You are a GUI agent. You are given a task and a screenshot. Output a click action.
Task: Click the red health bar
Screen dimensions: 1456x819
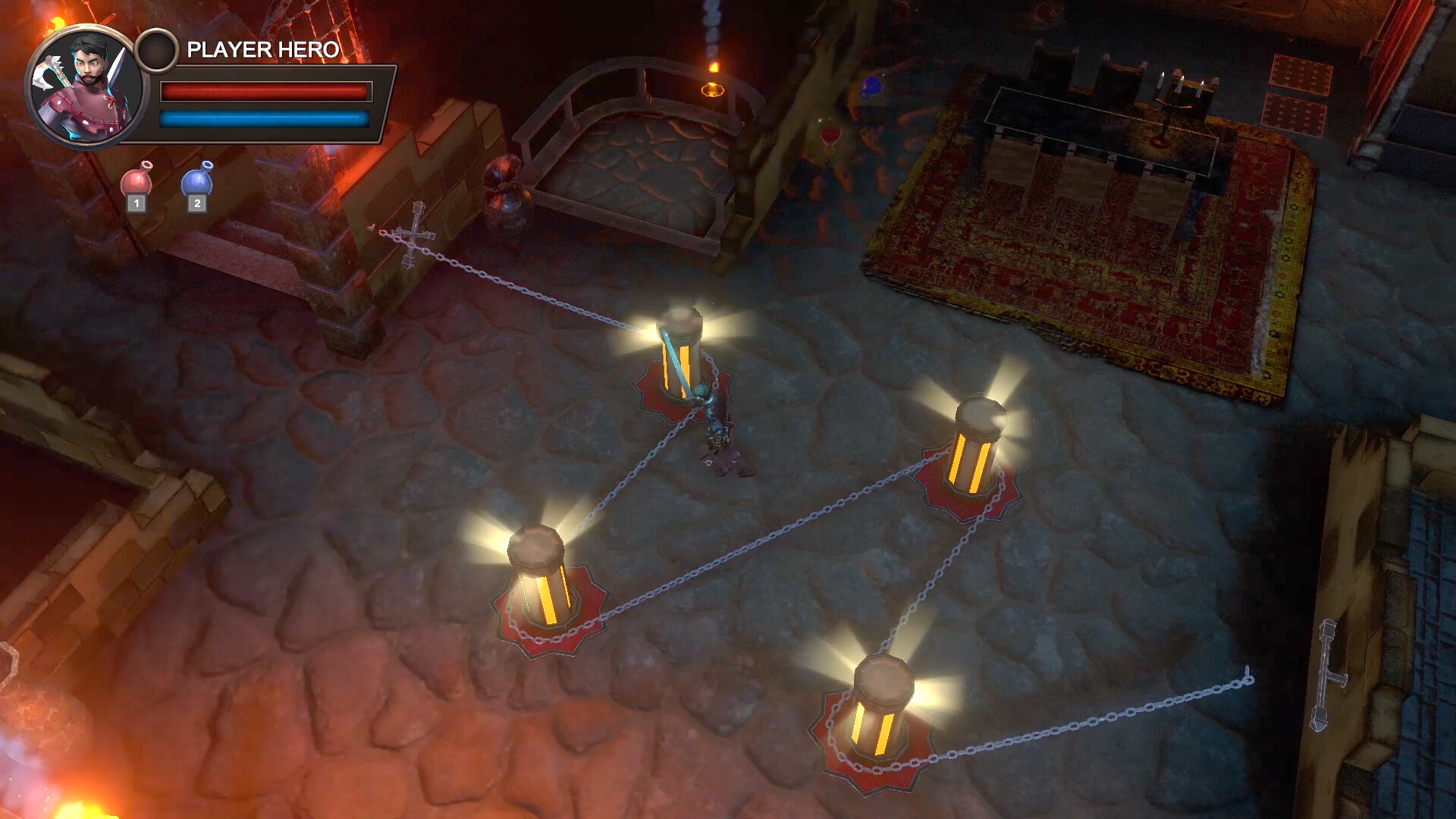coord(264,91)
